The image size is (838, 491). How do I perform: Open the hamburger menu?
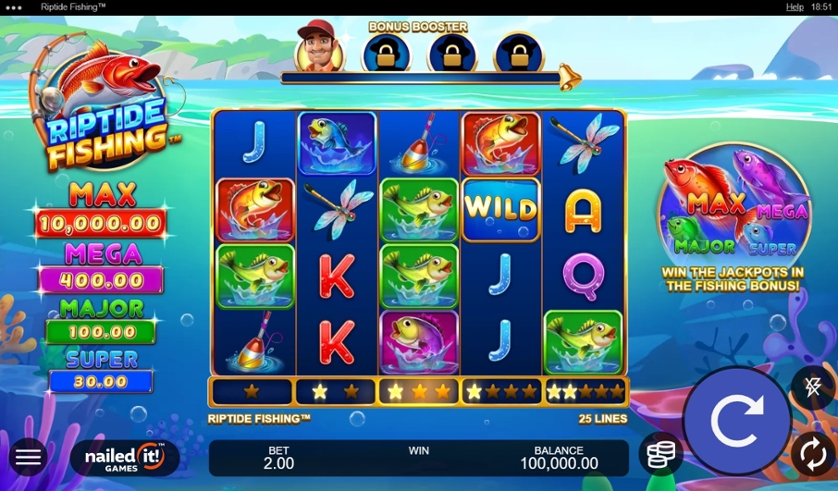point(28,458)
